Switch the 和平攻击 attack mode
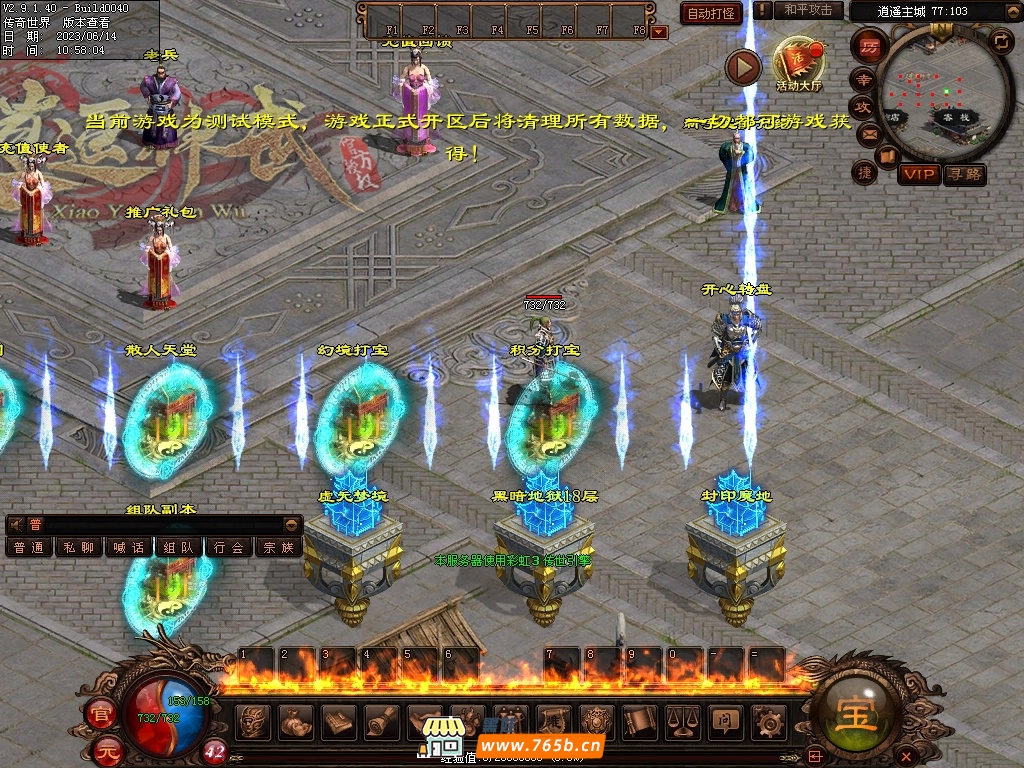Screen dimensions: 1024x768 (x=808, y=10)
